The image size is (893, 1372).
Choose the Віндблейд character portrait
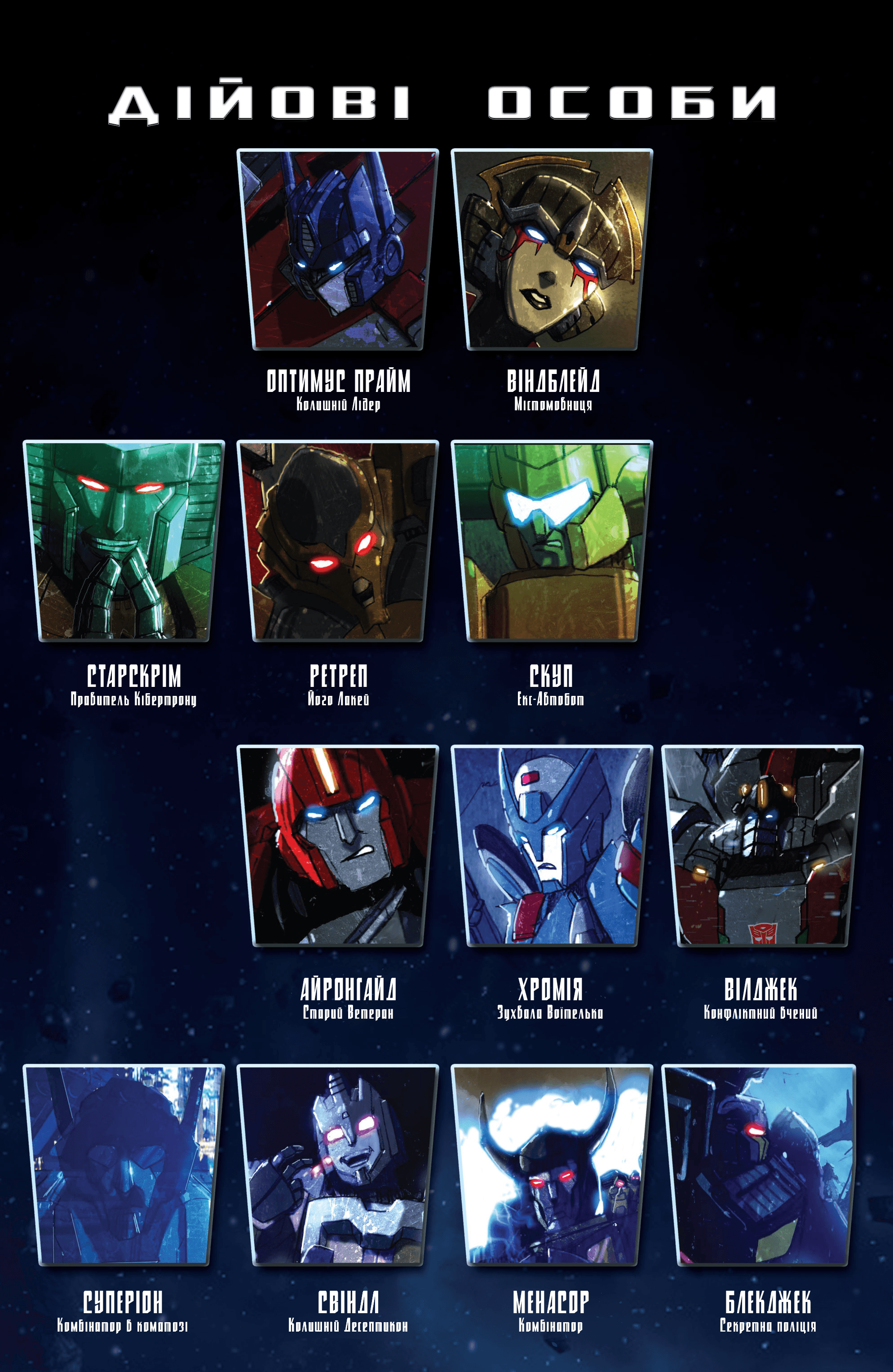coord(552,249)
